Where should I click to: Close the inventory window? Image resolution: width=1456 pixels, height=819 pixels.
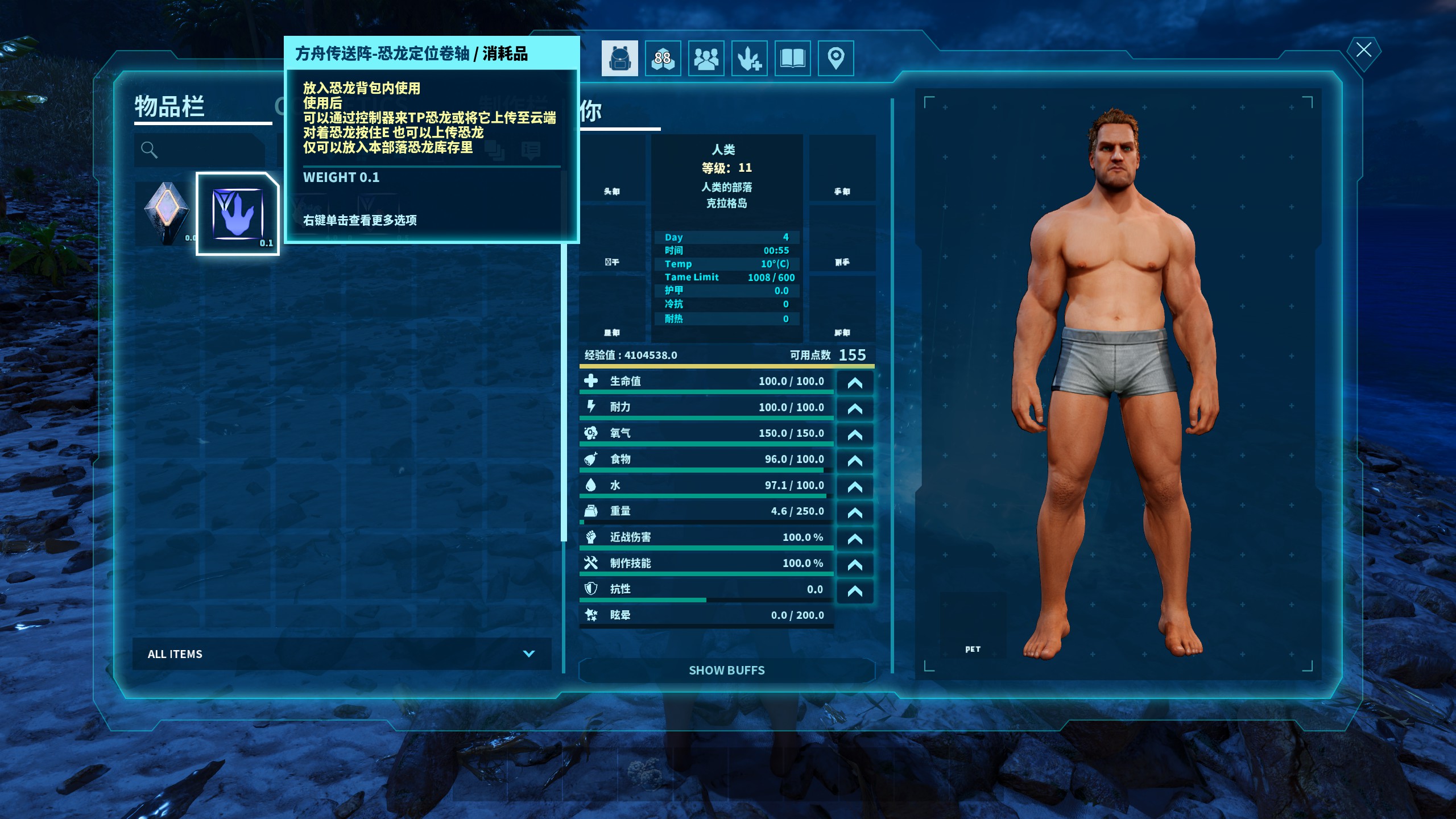point(1363,50)
